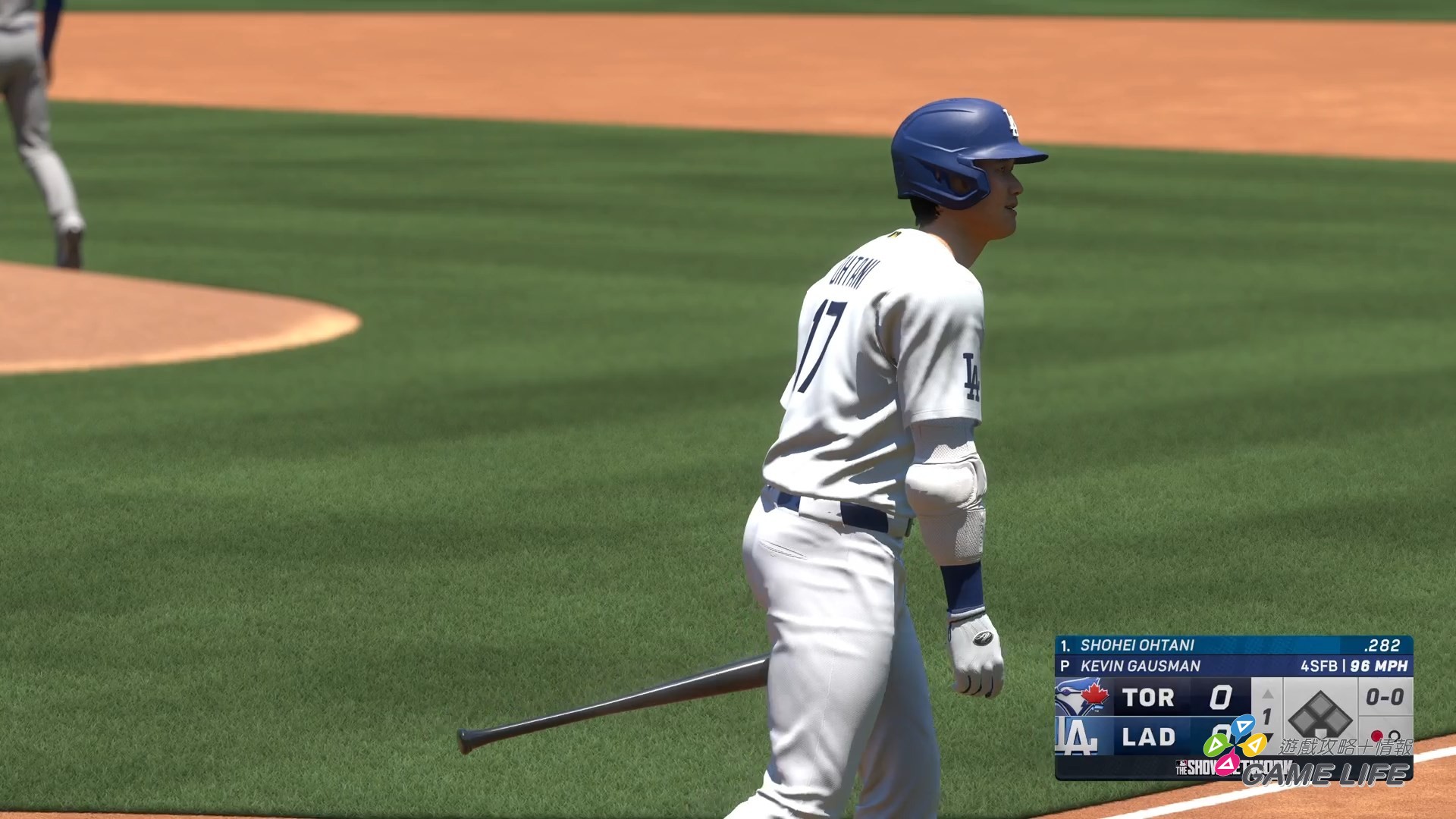Image resolution: width=1456 pixels, height=819 pixels.
Task: Select the KEVIN GAUSMAN pitcher row
Action: click(1143, 665)
